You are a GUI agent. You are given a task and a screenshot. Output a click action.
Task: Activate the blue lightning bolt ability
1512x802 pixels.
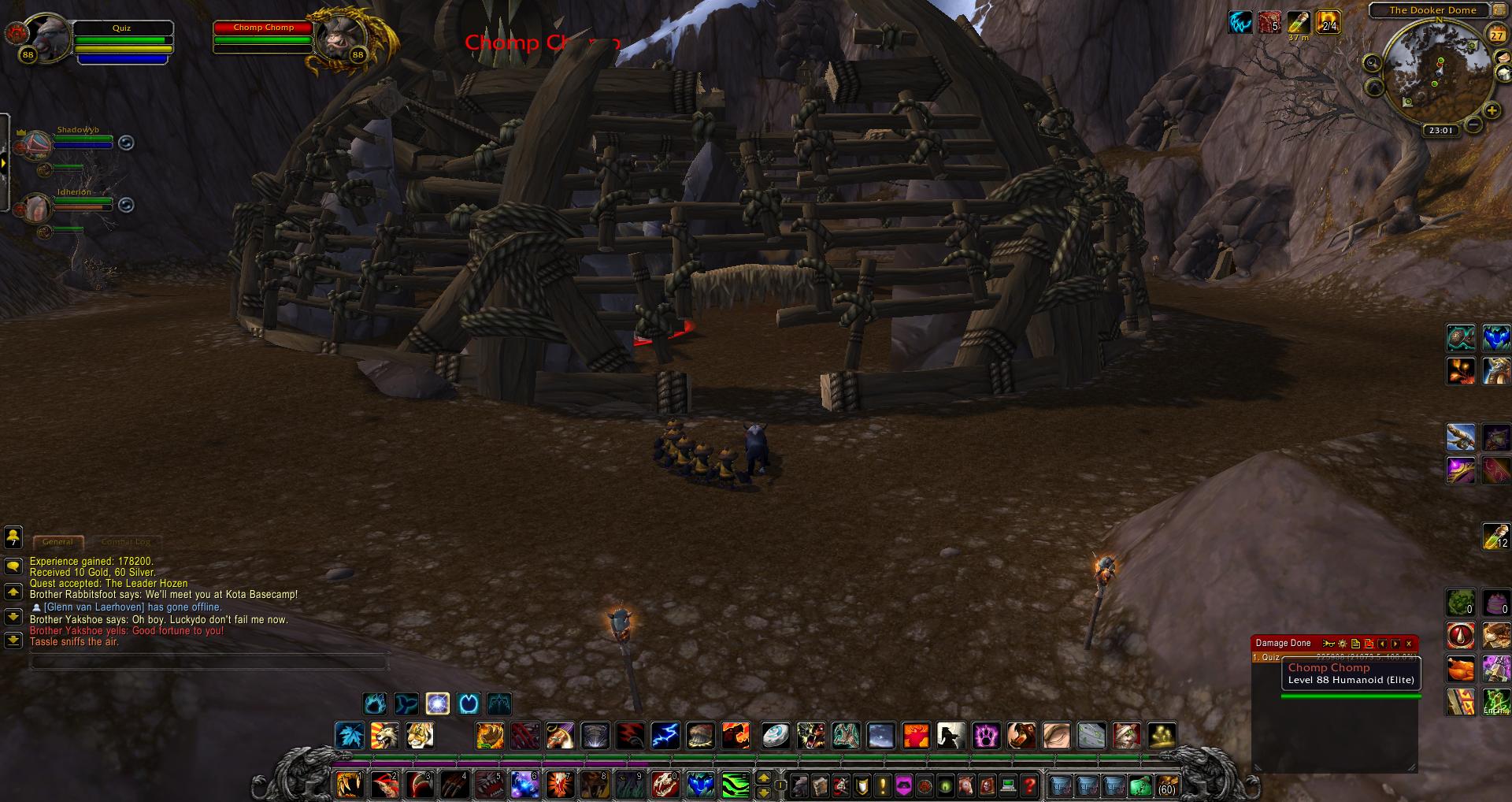[665, 736]
